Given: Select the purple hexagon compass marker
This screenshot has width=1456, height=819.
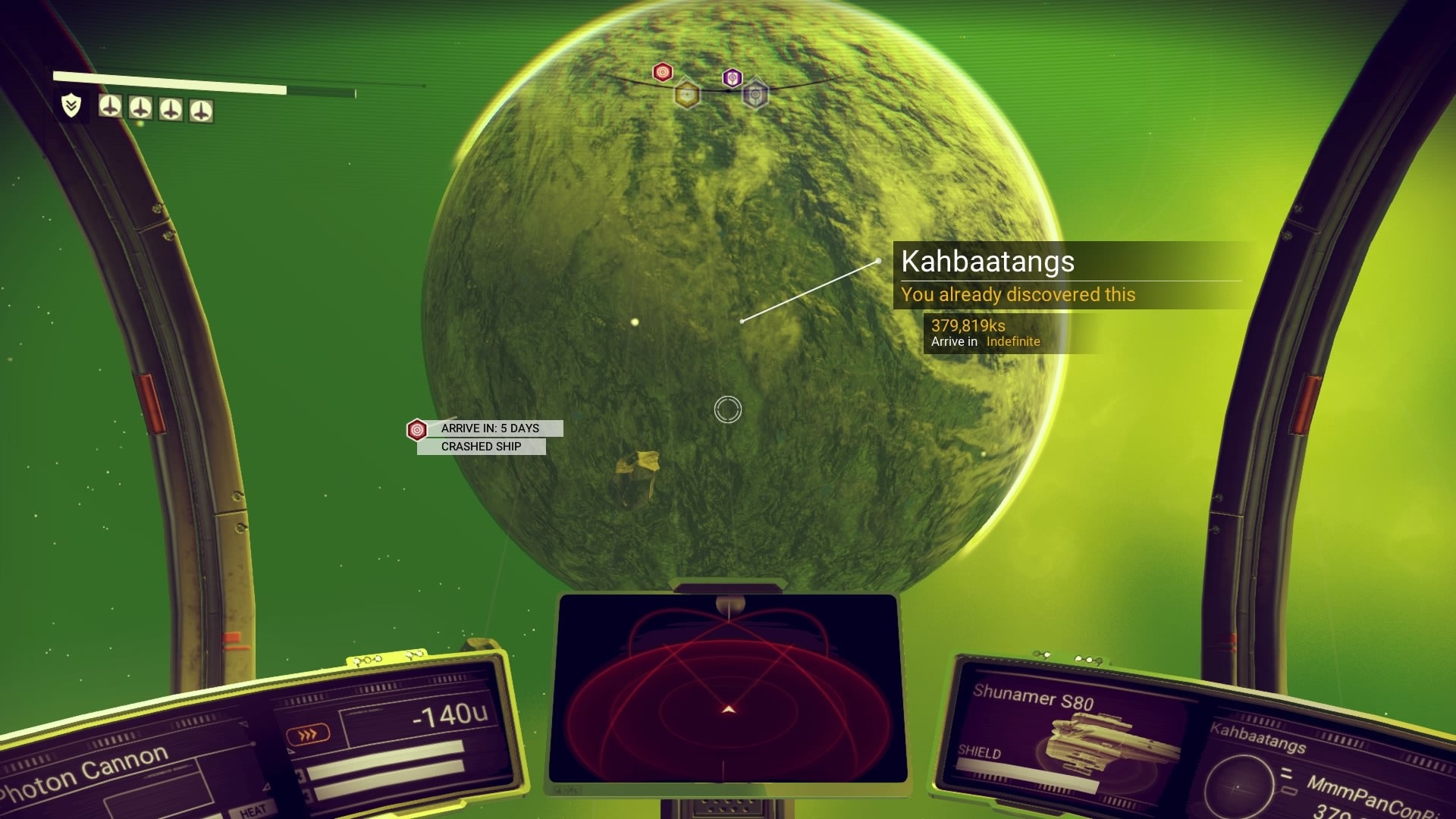Looking at the screenshot, I should [732, 77].
